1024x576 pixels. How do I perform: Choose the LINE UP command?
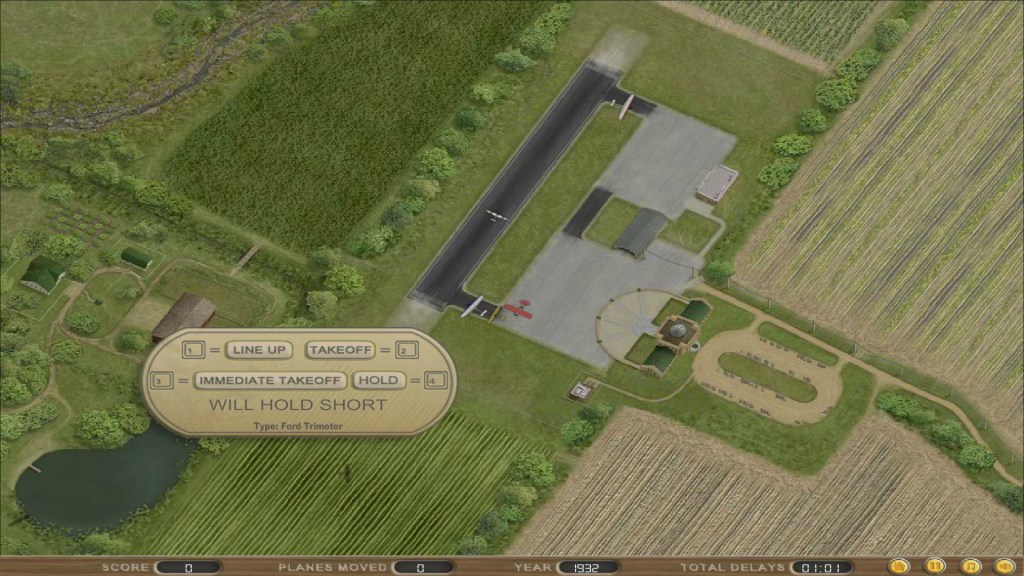[x=258, y=350]
